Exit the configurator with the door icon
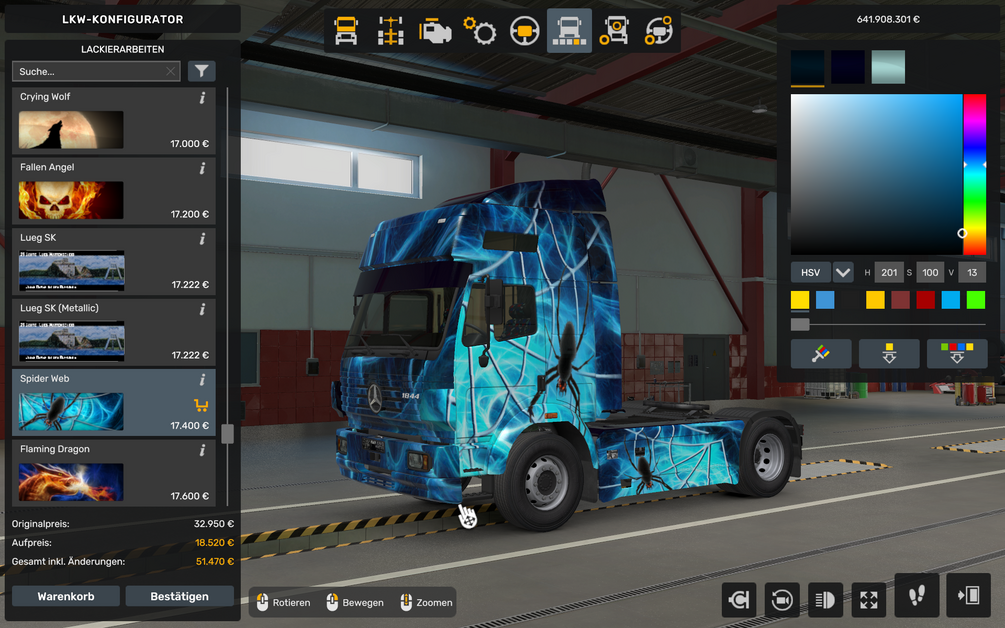1005x628 pixels. tap(968, 596)
